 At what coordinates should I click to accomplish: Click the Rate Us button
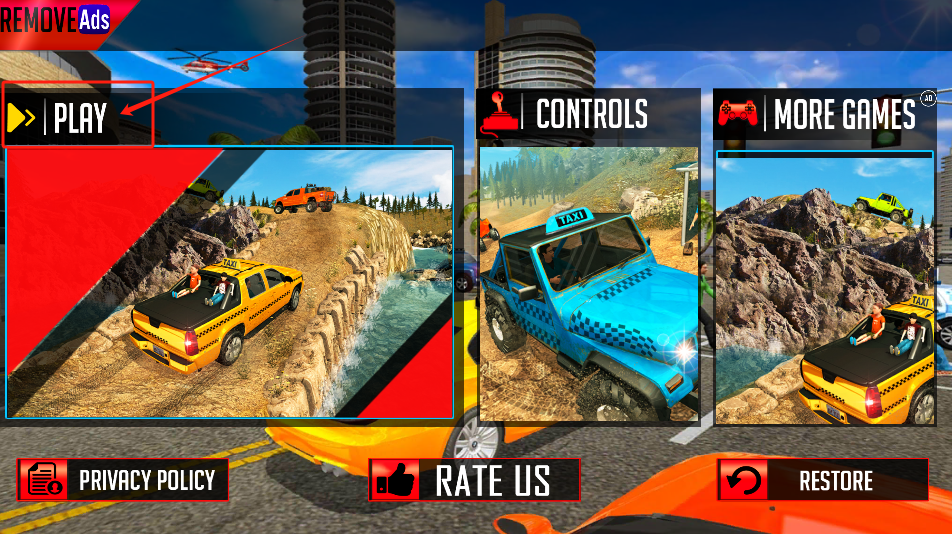[475, 480]
